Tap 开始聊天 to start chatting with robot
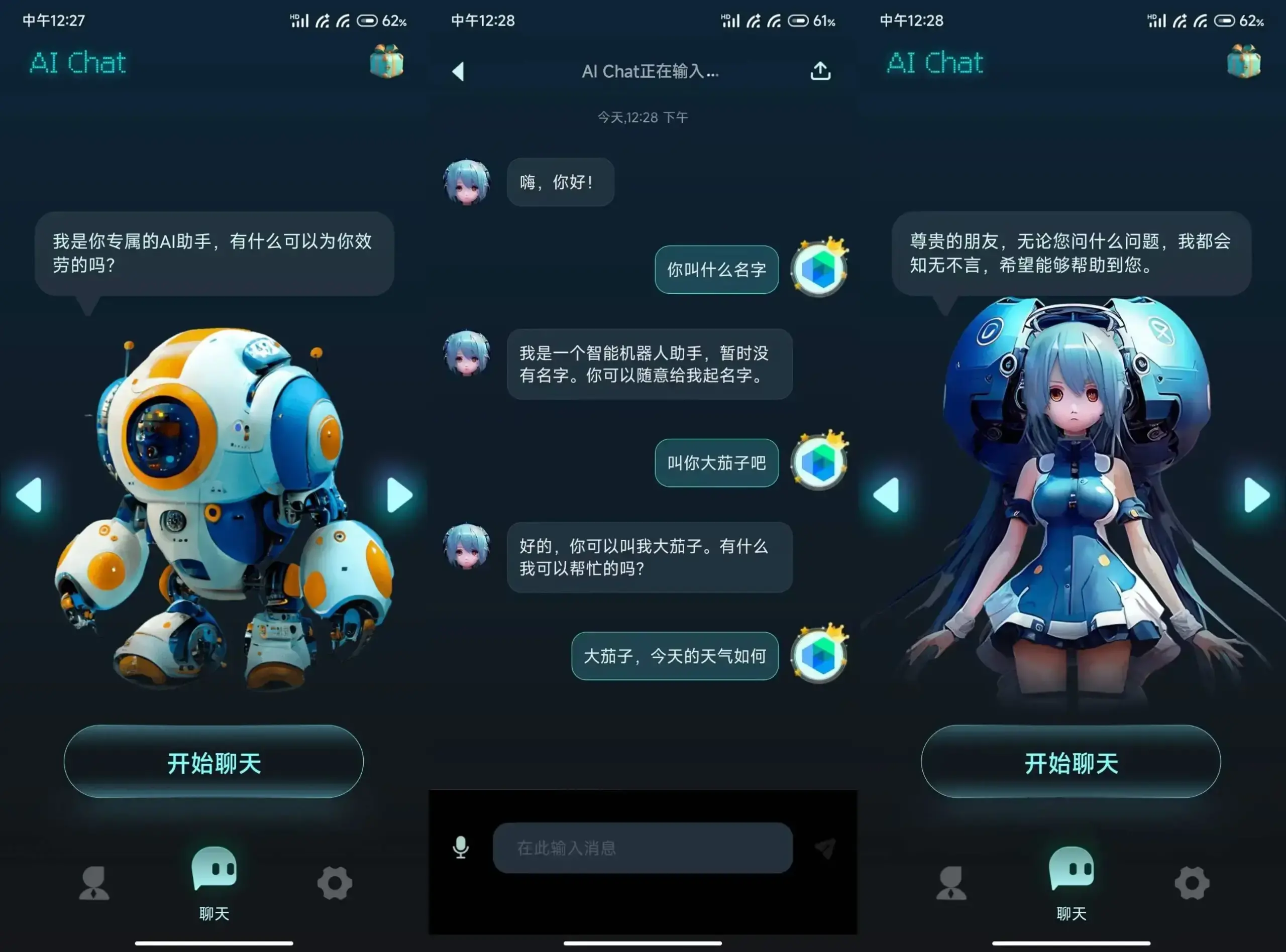 point(213,762)
